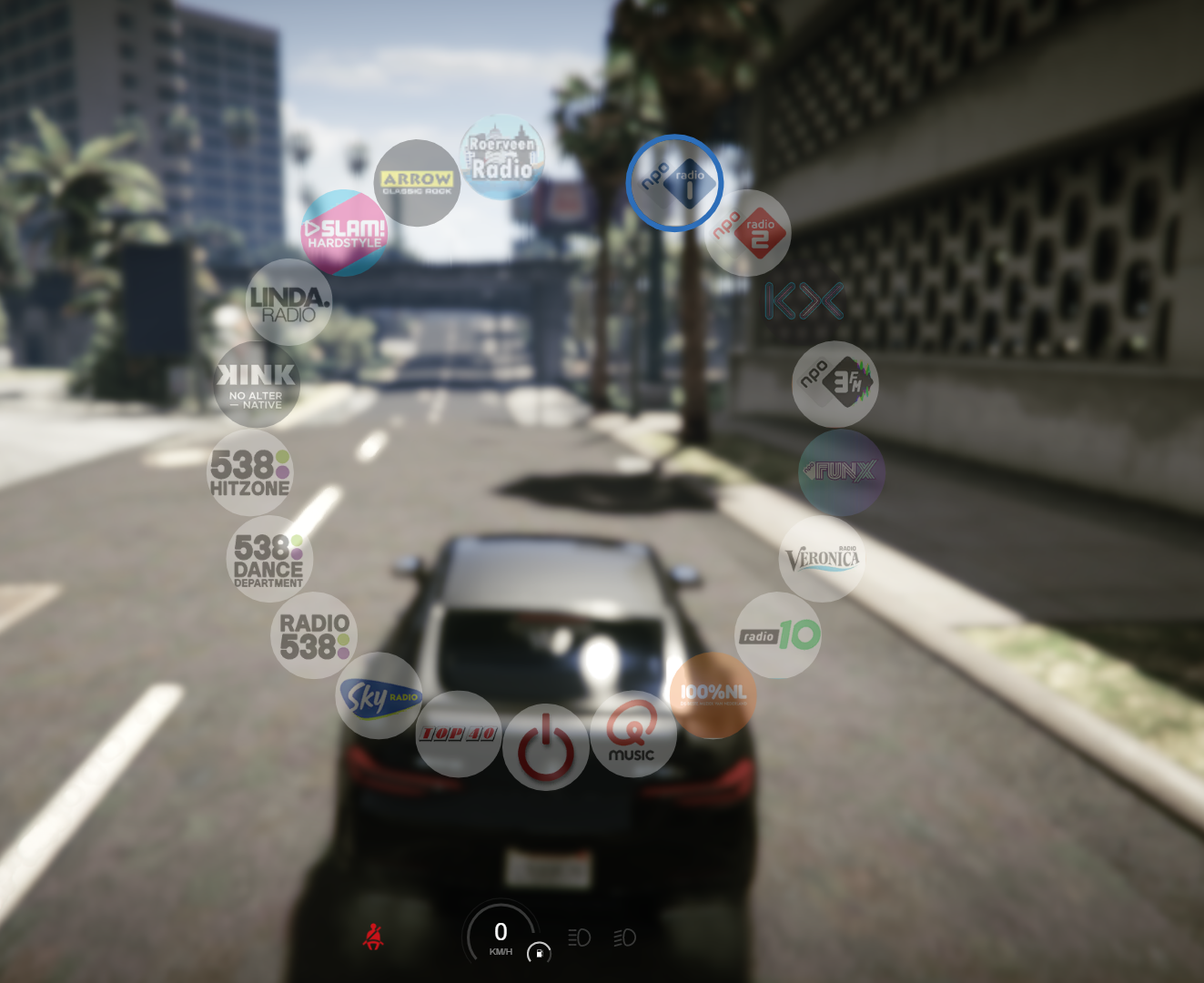This screenshot has height=983, width=1204.
Task: Select the NPO Radio 1 station
Action: 674,183
